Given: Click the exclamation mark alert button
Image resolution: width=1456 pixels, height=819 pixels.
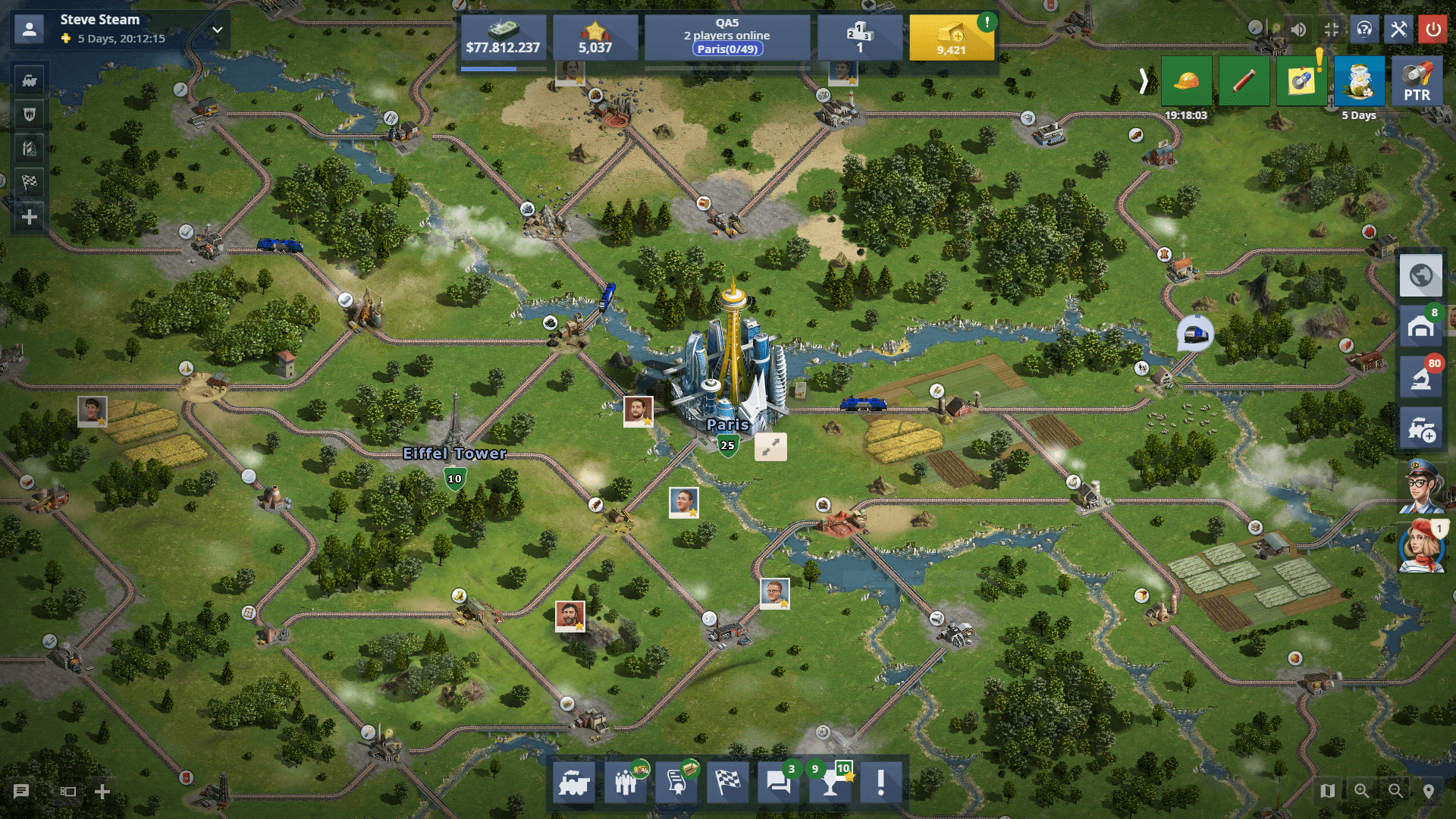Looking at the screenshot, I should (x=880, y=782).
